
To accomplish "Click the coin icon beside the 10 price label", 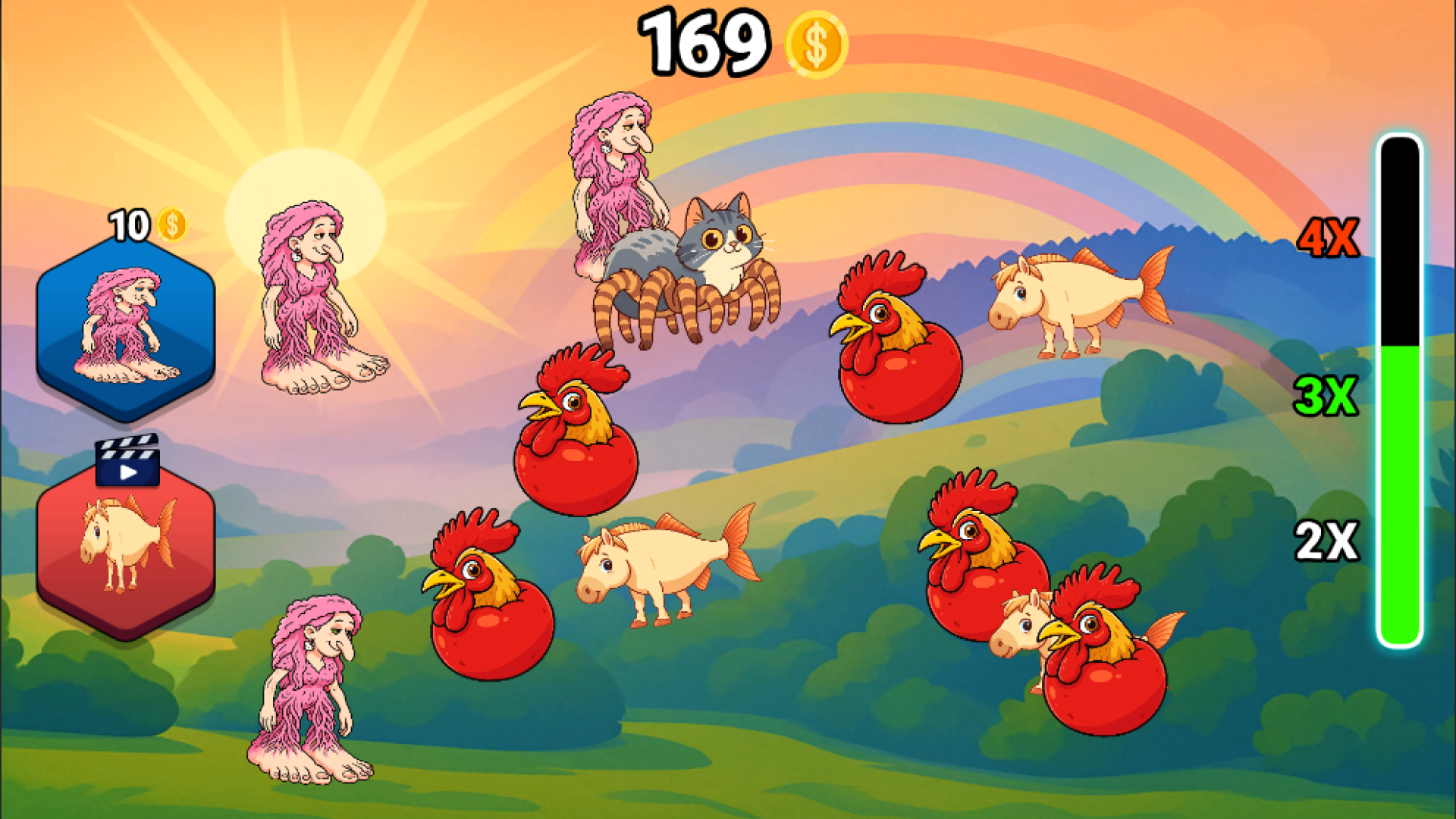I will point(173,224).
